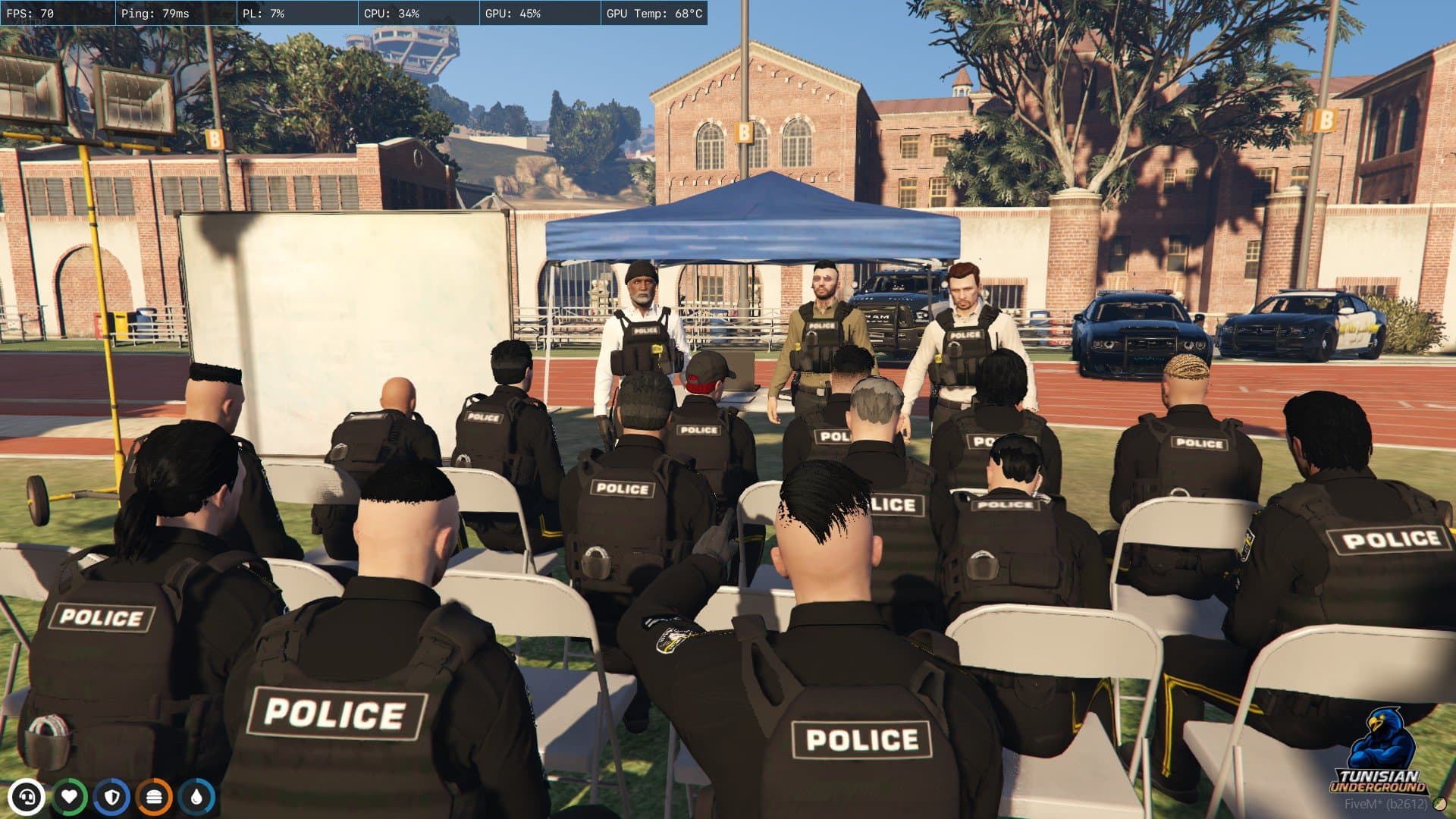This screenshot has height=819, width=1456.
Task: Click the water drop thirst icon
Action: (197, 797)
